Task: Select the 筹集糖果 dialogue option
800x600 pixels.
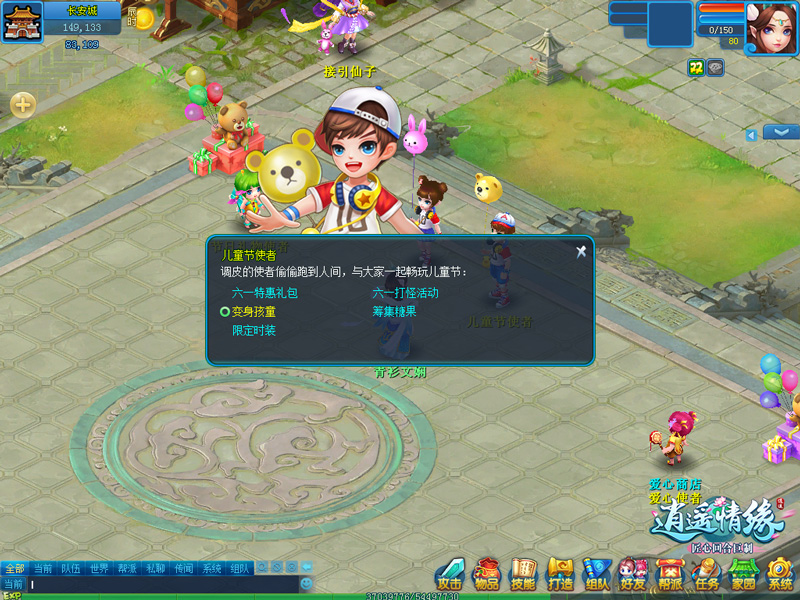Action: 394,311
